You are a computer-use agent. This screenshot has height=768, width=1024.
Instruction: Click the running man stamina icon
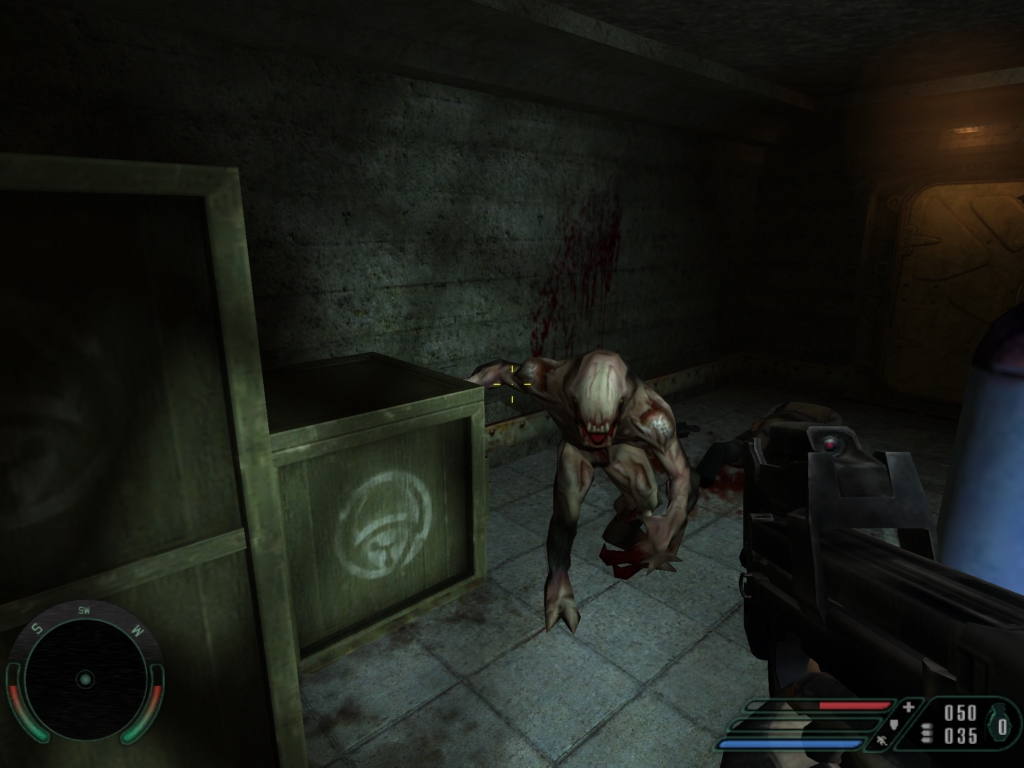point(881,742)
